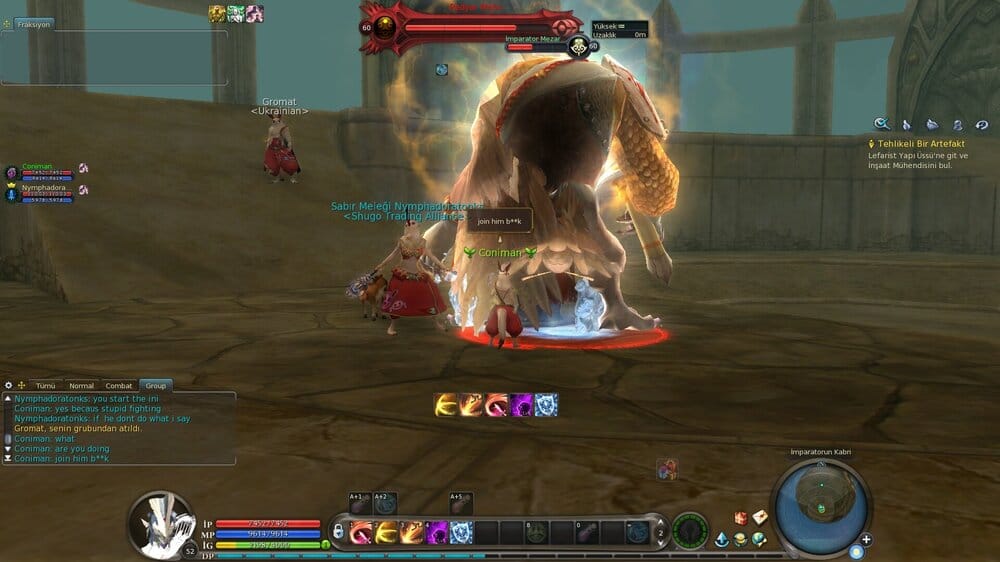The image size is (1000, 562).
Task: Jump chat to the newest message
Action: pos(9,458)
